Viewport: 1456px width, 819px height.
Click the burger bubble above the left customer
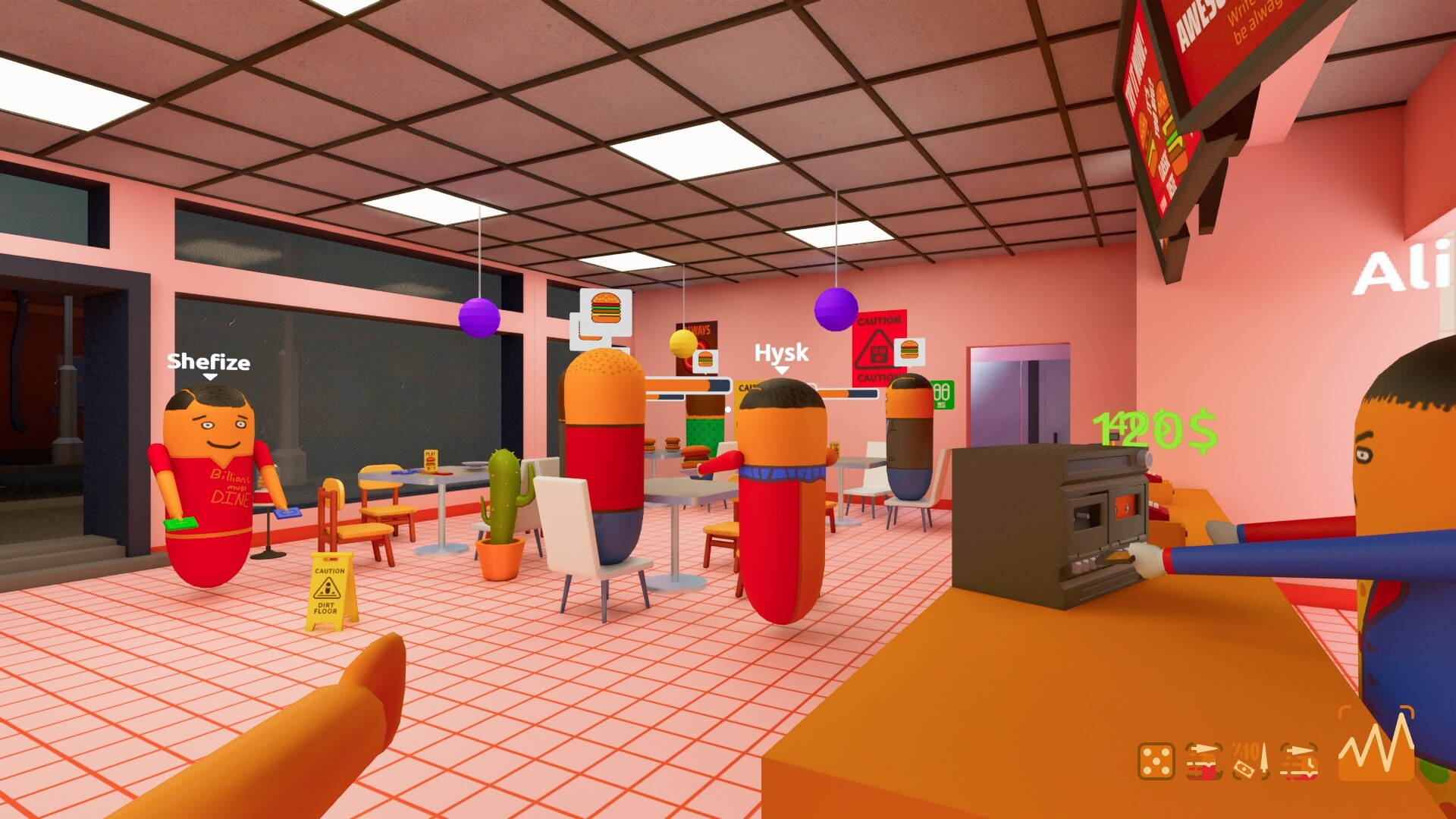(x=604, y=309)
